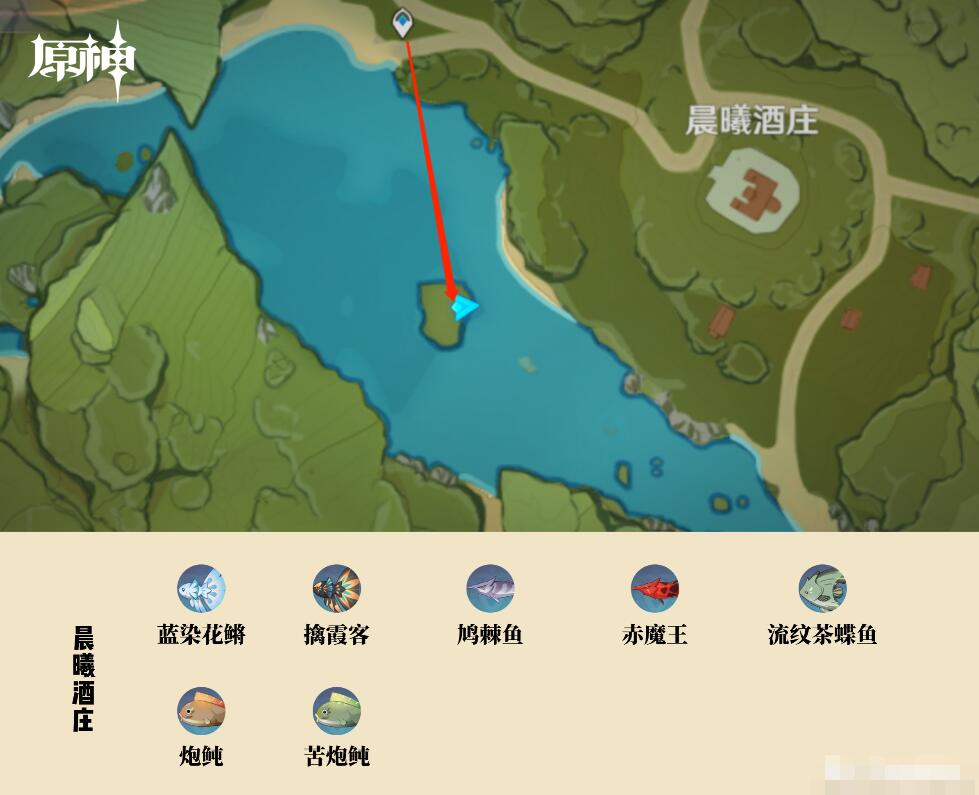Select the green 苦炮鲀 fish icon
979x795 pixels.
pyautogui.click(x=337, y=711)
